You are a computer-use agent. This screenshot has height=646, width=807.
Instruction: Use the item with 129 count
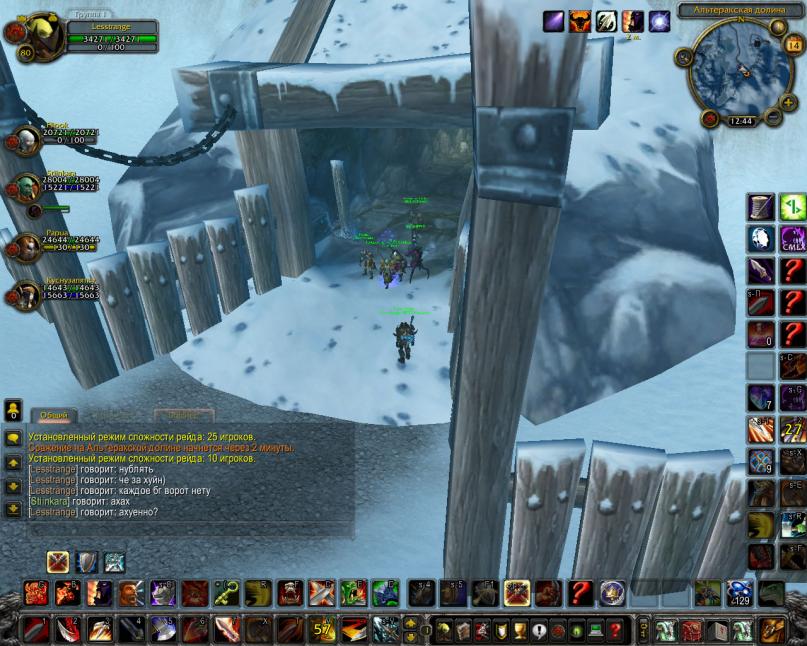(740, 593)
